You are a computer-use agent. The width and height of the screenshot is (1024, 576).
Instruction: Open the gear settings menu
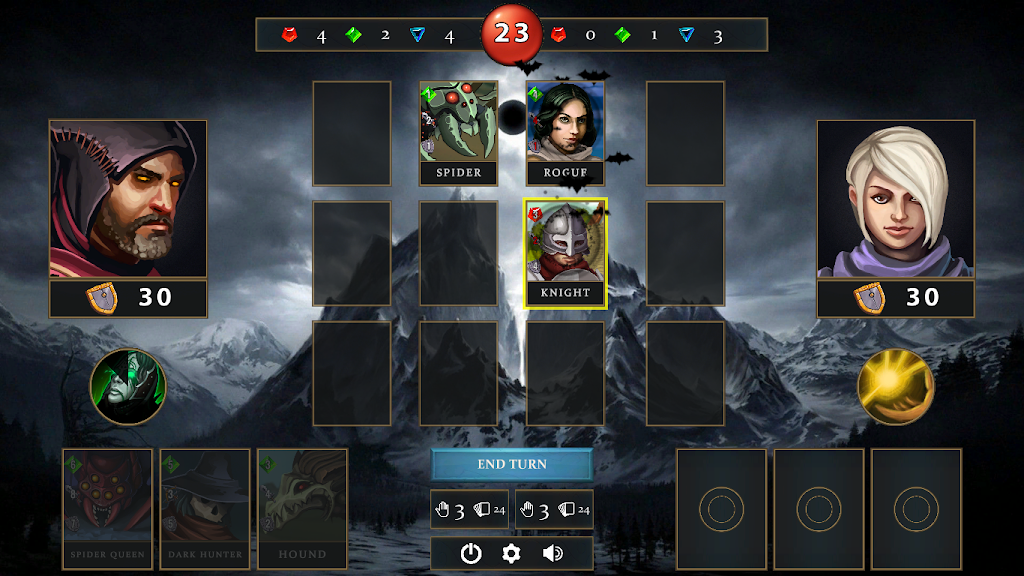tap(512, 553)
